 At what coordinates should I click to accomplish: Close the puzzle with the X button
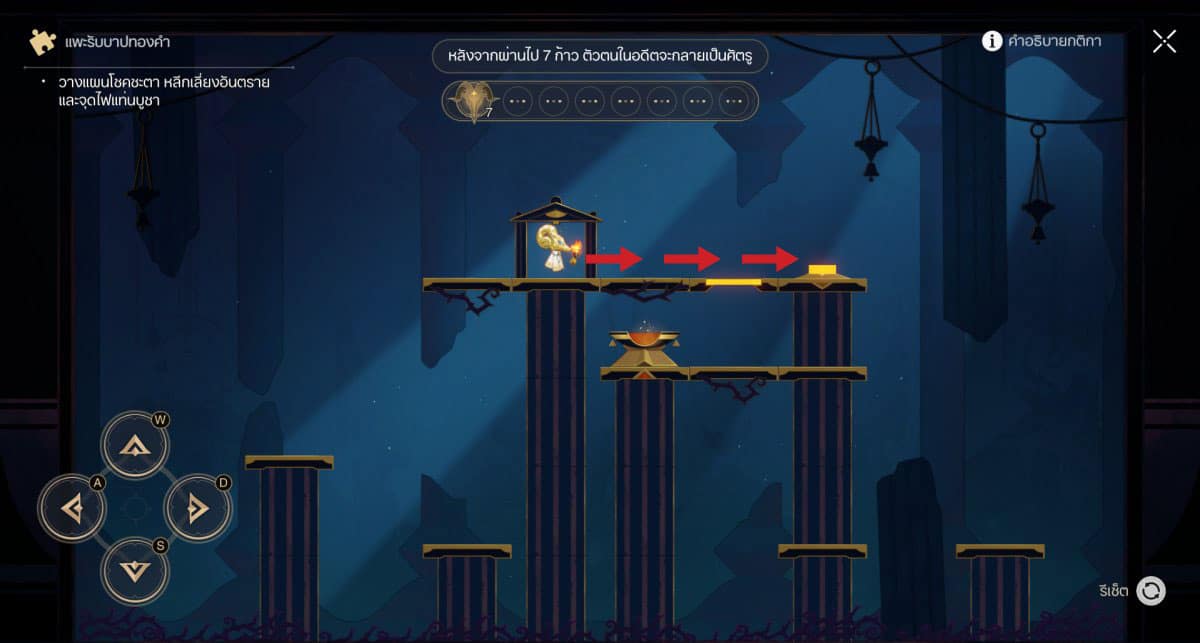coord(1164,41)
